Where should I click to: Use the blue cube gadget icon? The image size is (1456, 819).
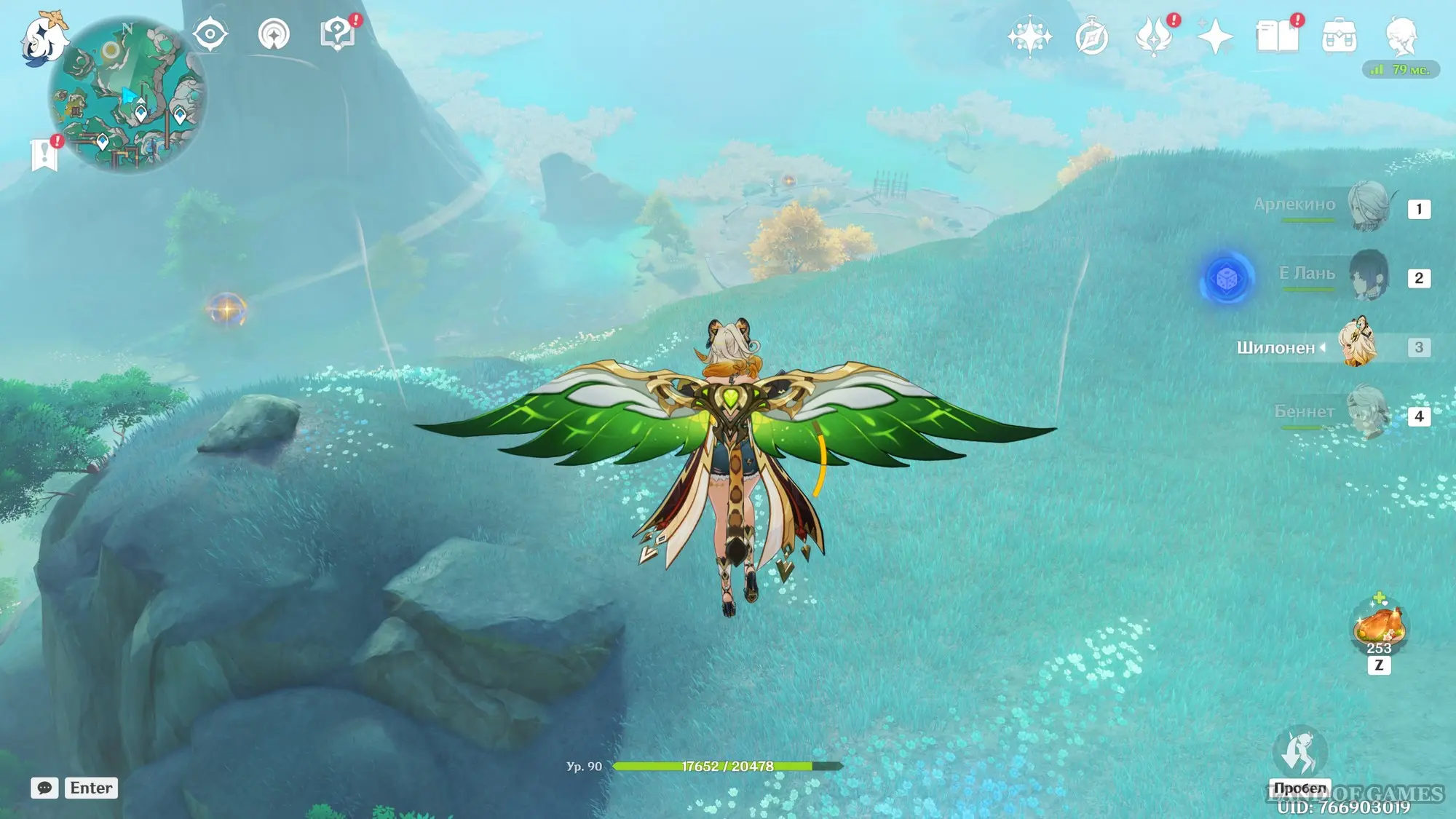(1227, 278)
